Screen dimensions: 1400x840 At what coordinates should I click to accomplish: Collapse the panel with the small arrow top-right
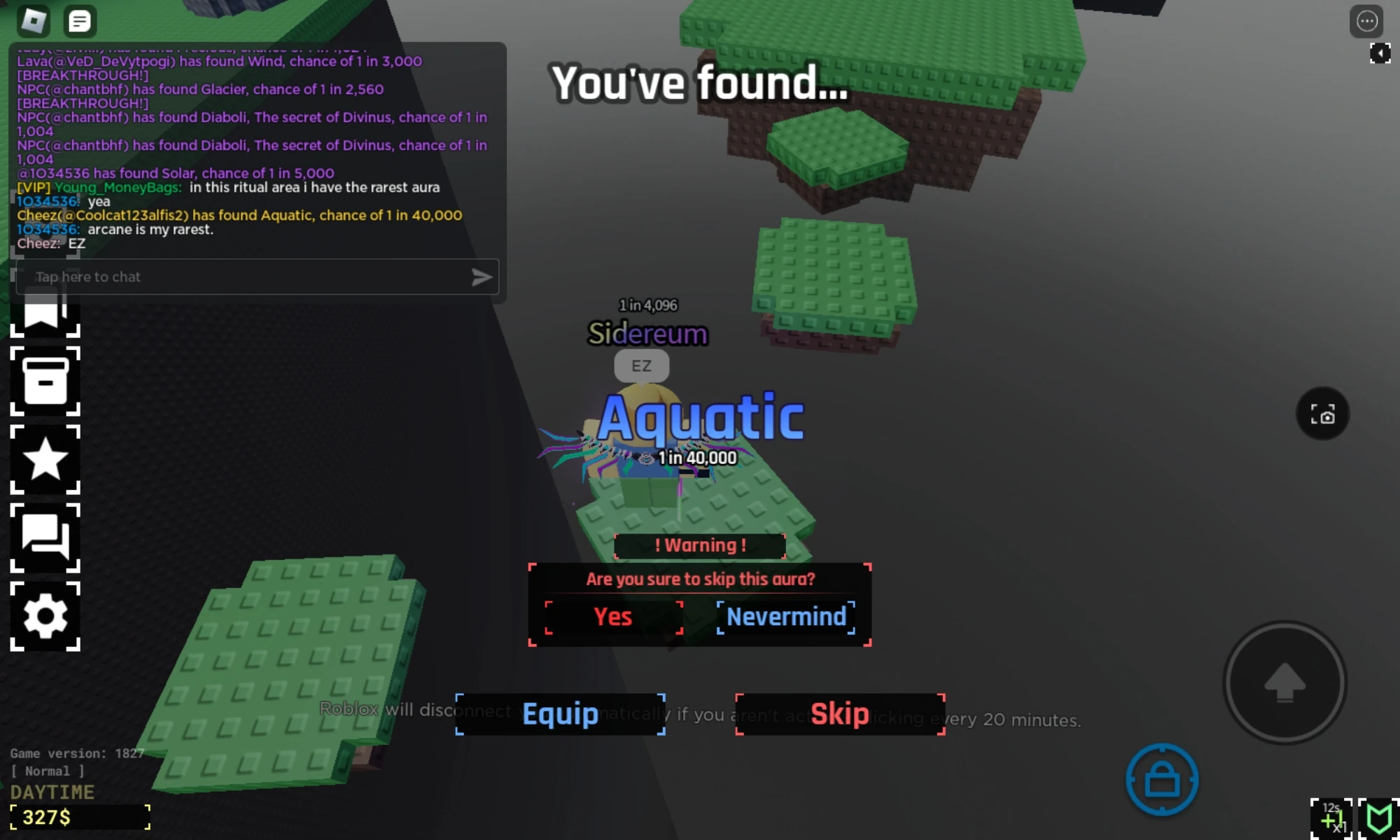[x=1380, y=52]
